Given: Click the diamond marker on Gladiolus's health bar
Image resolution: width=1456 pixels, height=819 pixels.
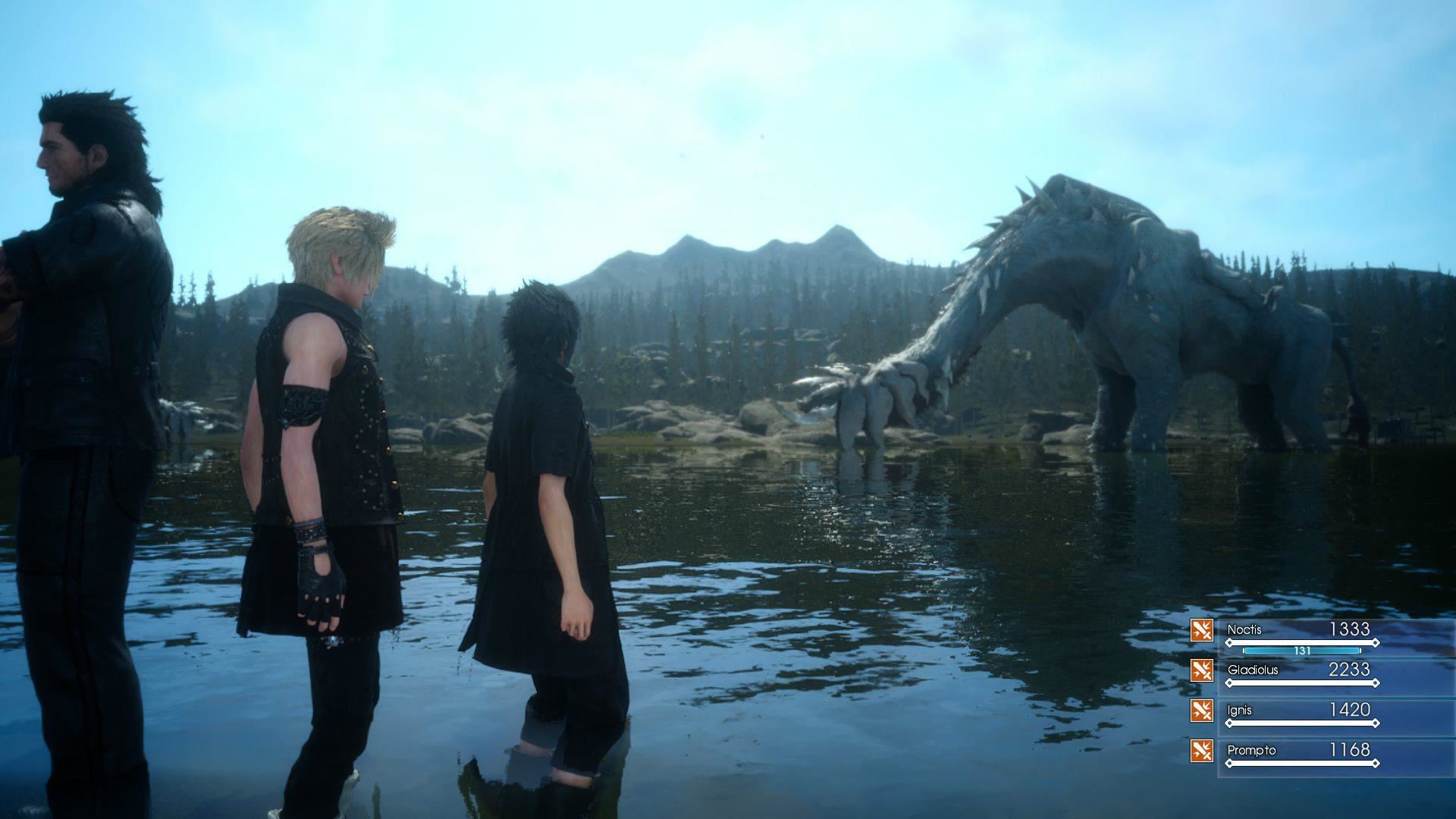Looking at the screenshot, I should pyautogui.click(x=1376, y=683).
